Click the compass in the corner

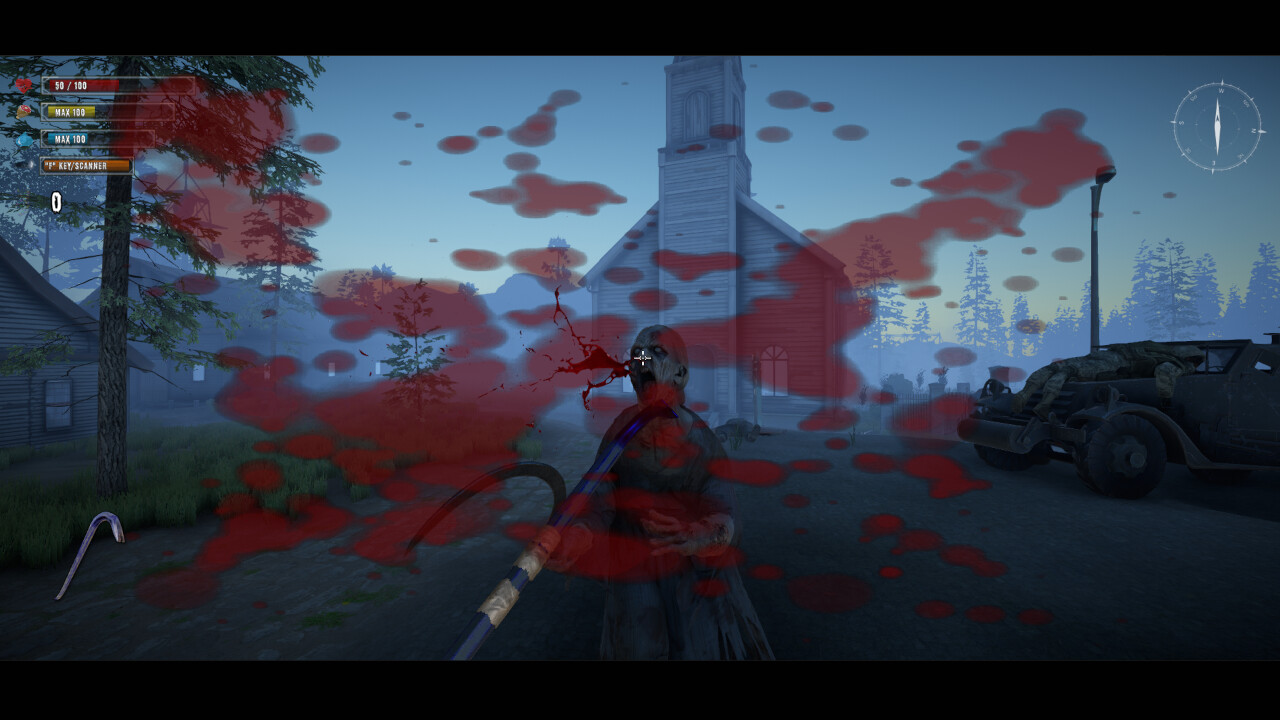pos(1217,127)
